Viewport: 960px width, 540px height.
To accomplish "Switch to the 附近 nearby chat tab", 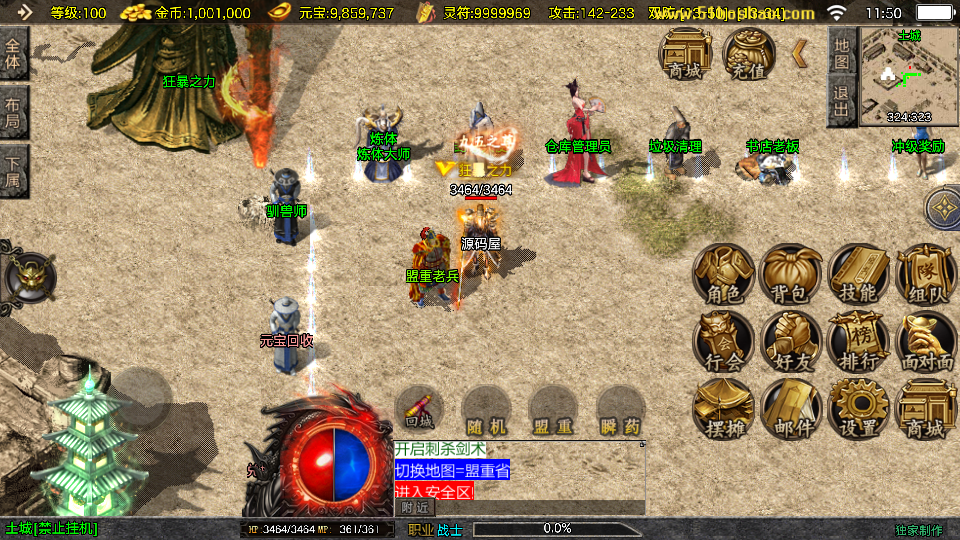I will [x=416, y=507].
